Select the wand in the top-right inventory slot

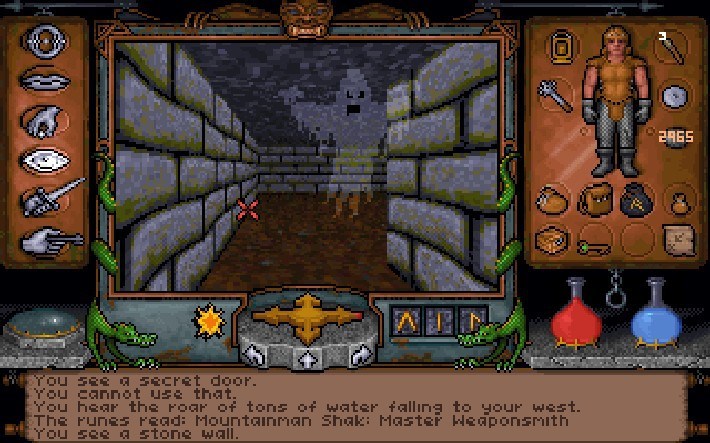click(x=669, y=44)
